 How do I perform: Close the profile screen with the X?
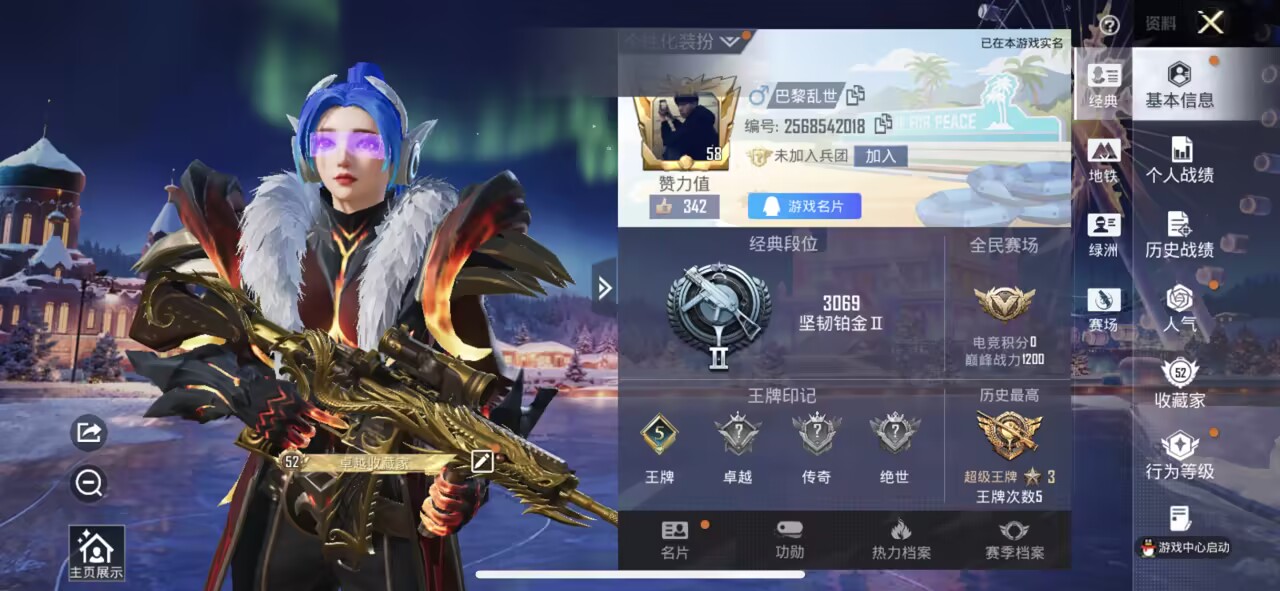[1210, 23]
